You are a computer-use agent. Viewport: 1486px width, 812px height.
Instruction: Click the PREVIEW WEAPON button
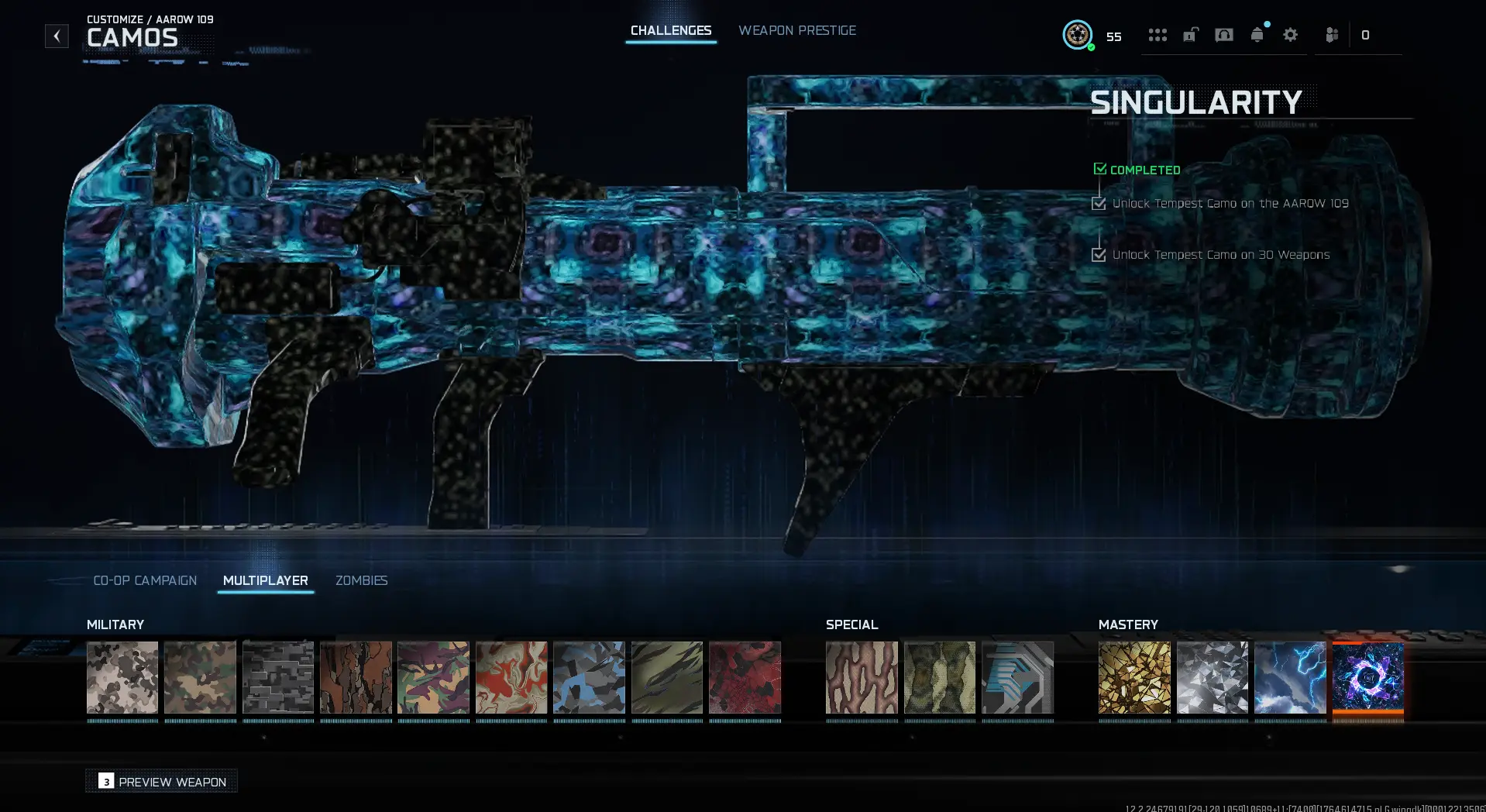161,781
